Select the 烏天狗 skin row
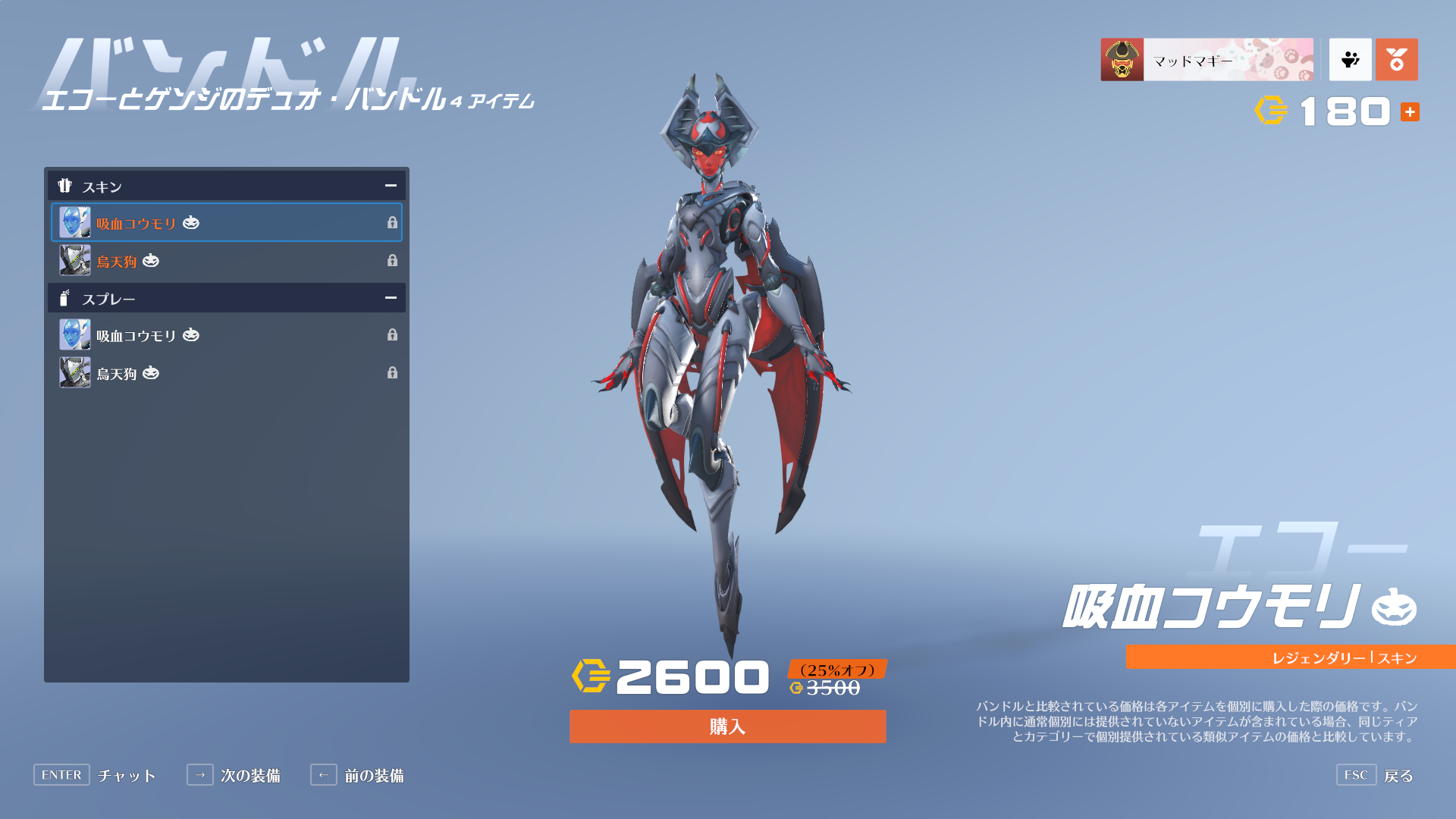The width and height of the screenshot is (1456, 819). tap(226, 261)
